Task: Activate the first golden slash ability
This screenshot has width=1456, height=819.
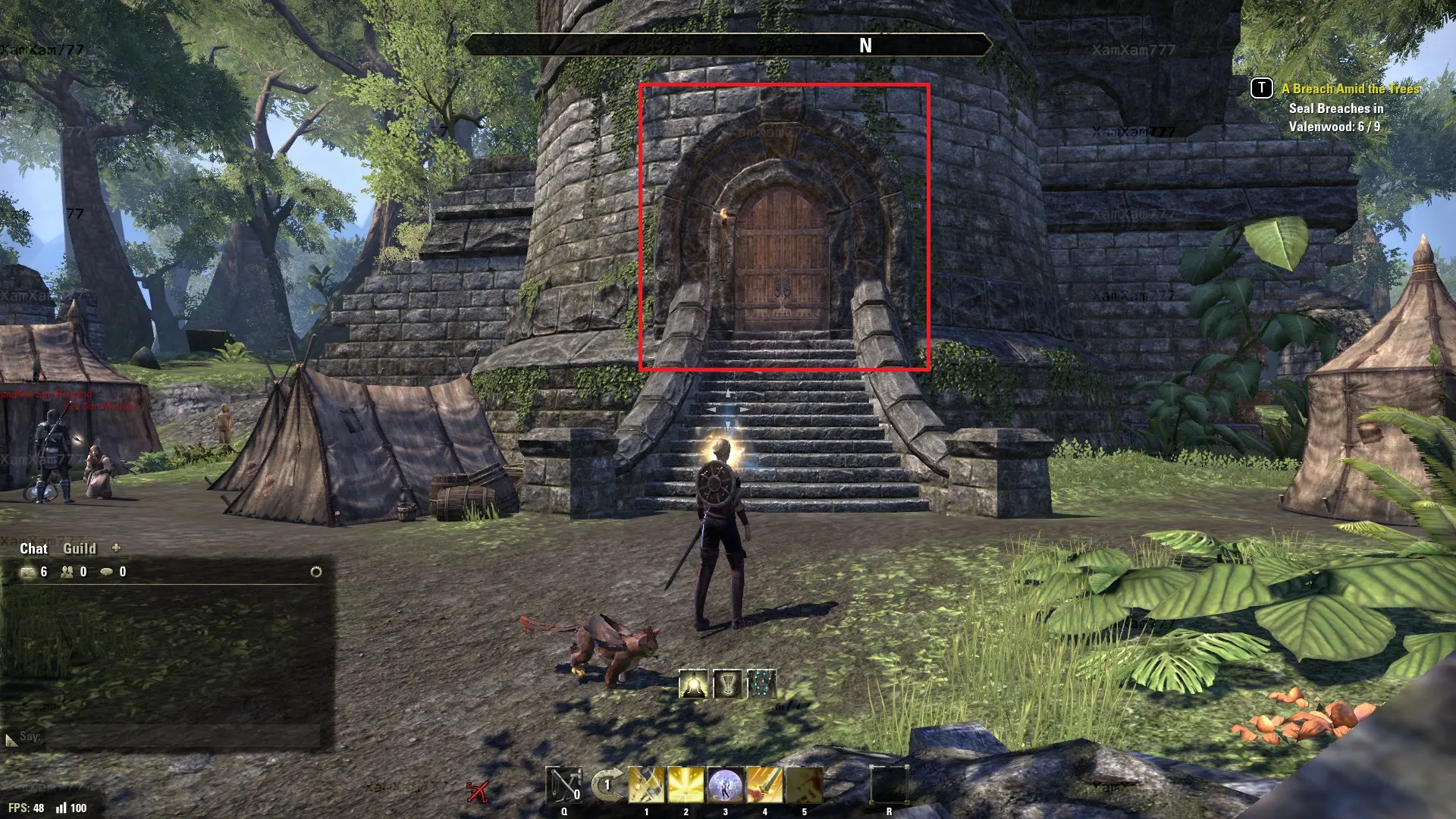Action: (646, 785)
